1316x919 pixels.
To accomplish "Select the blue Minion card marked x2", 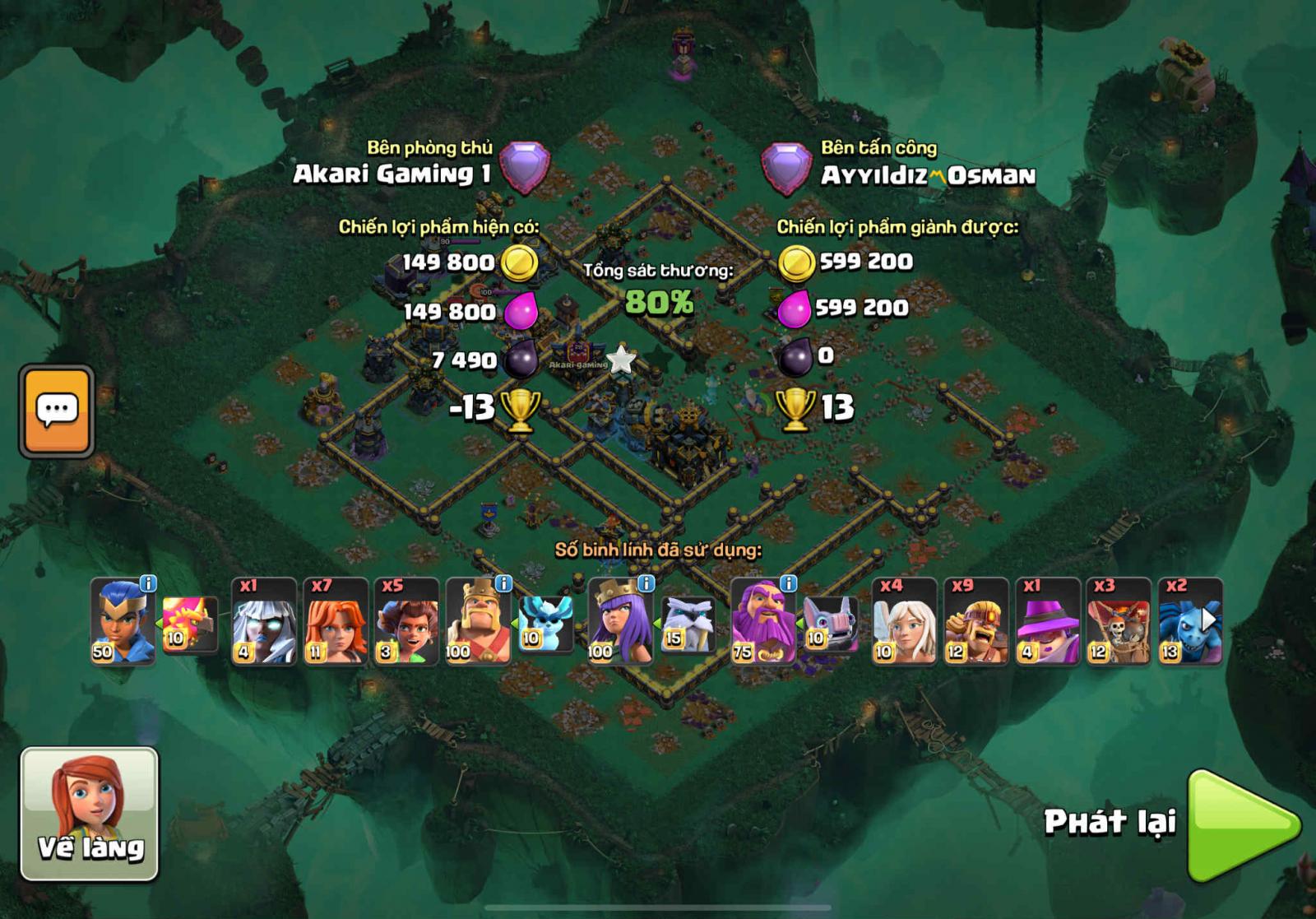I will coord(1189,621).
